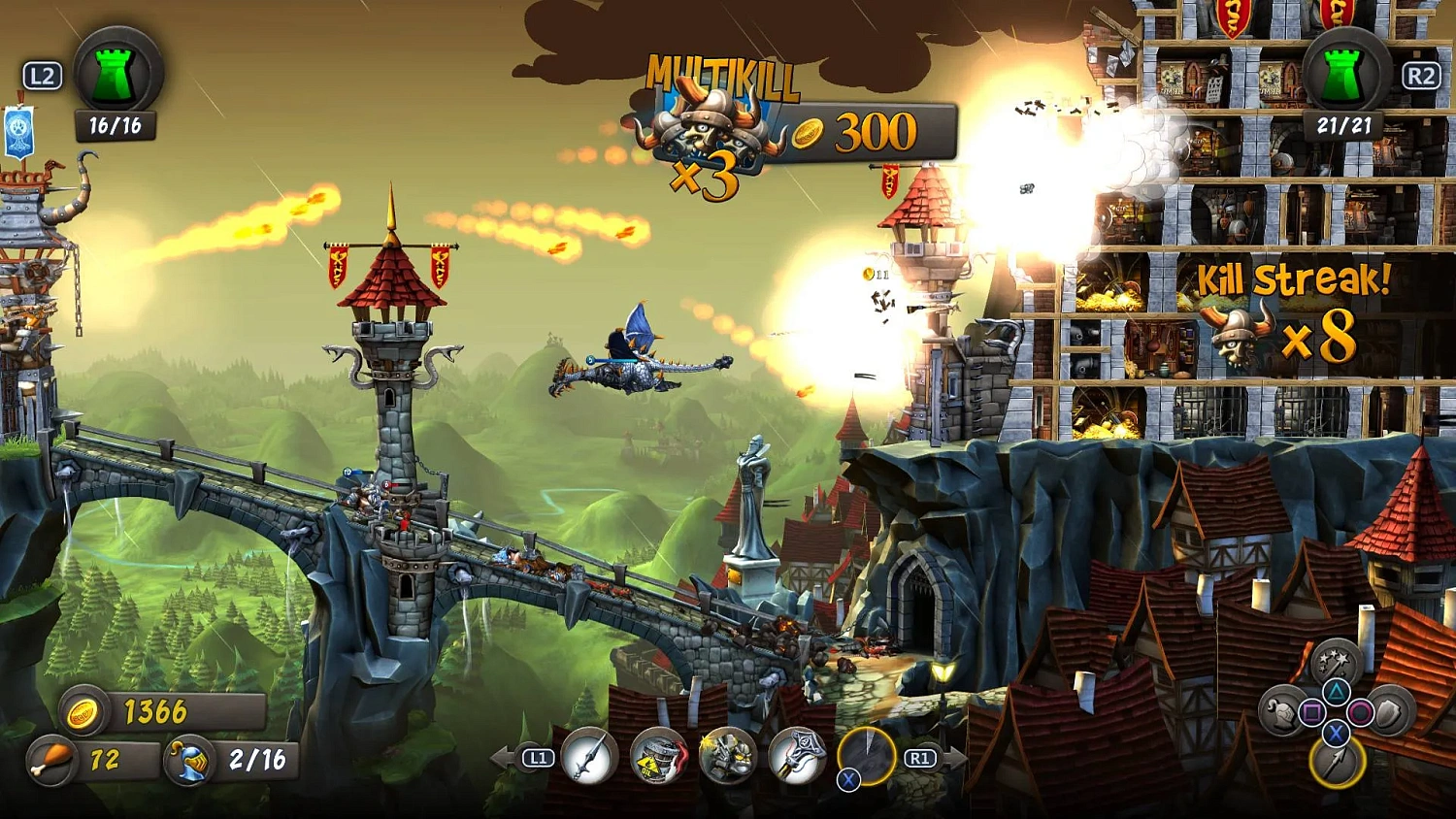The height and width of the screenshot is (819, 1456).
Task: Select the burning oil barrel weapon
Action: [x=658, y=755]
